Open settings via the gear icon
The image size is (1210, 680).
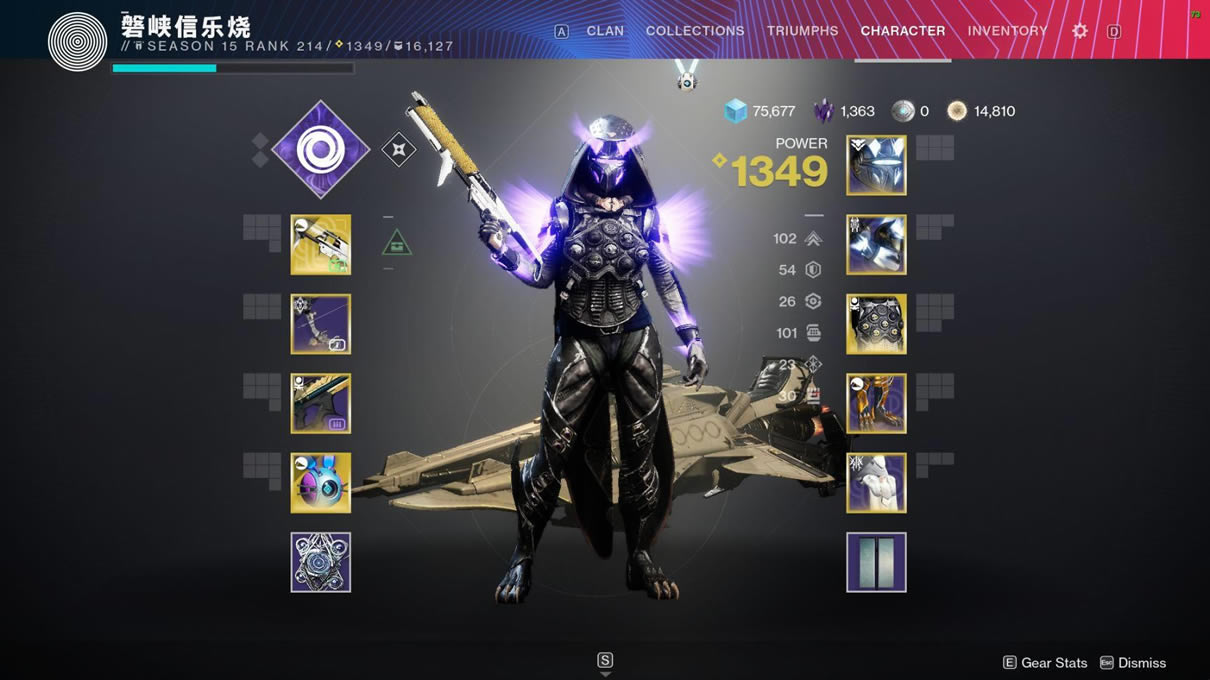tap(1080, 31)
